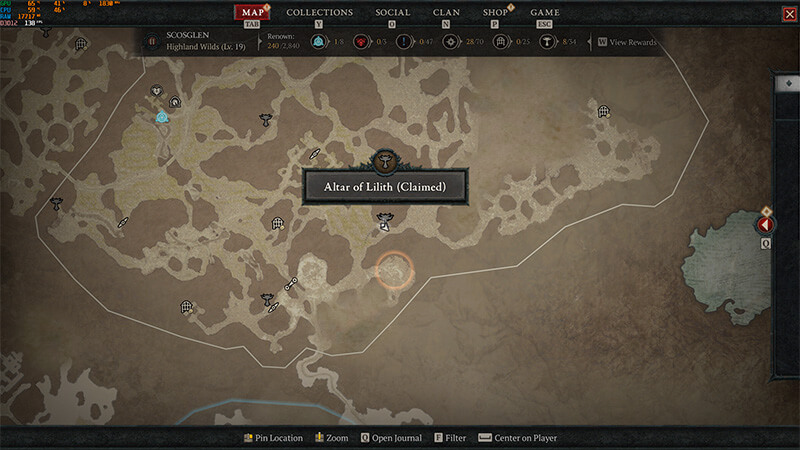The height and width of the screenshot is (450, 800).
Task: Click the Altar of Lilith counter icon
Action: point(547,42)
